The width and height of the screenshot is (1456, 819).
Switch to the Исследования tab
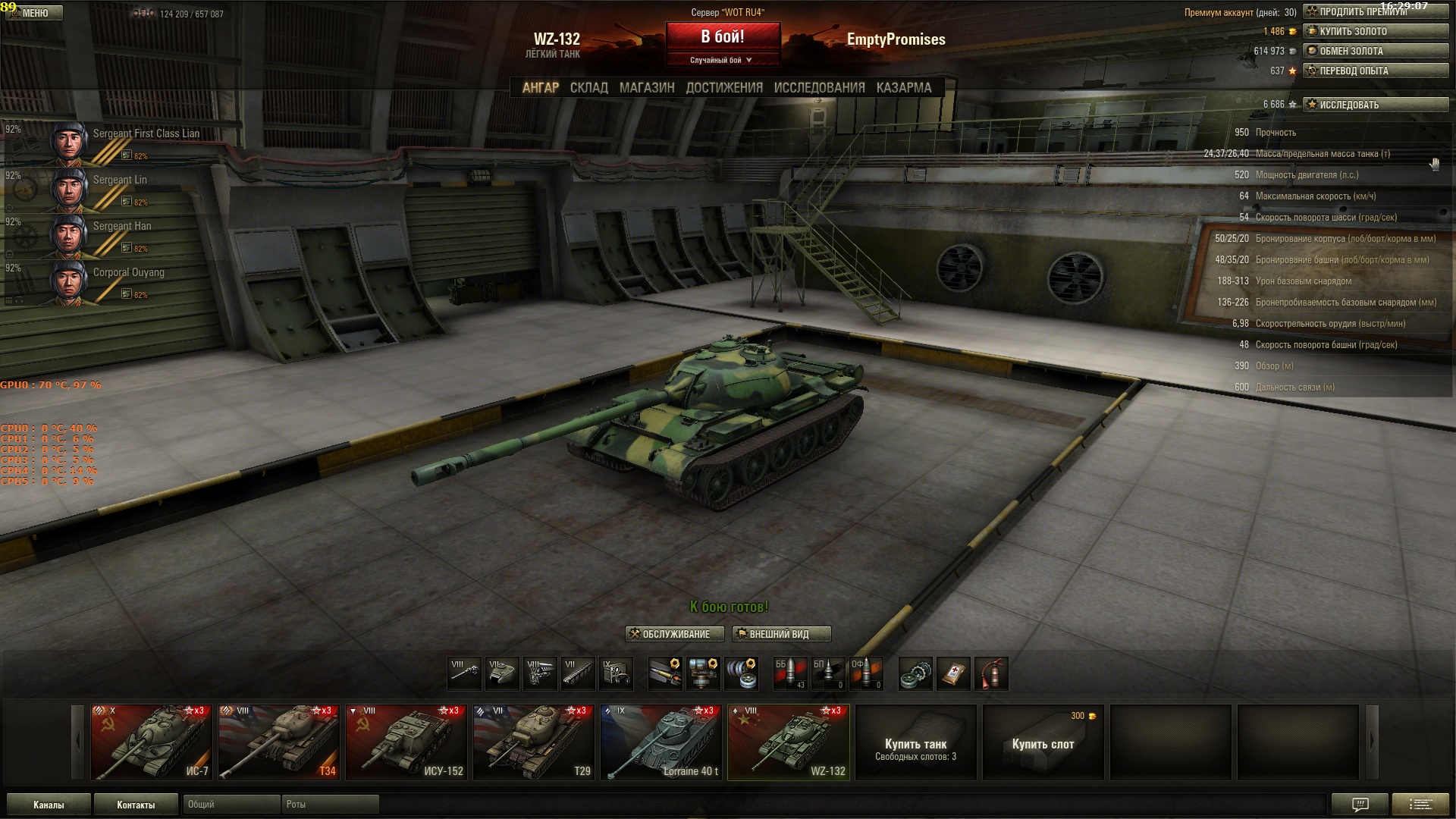click(819, 88)
